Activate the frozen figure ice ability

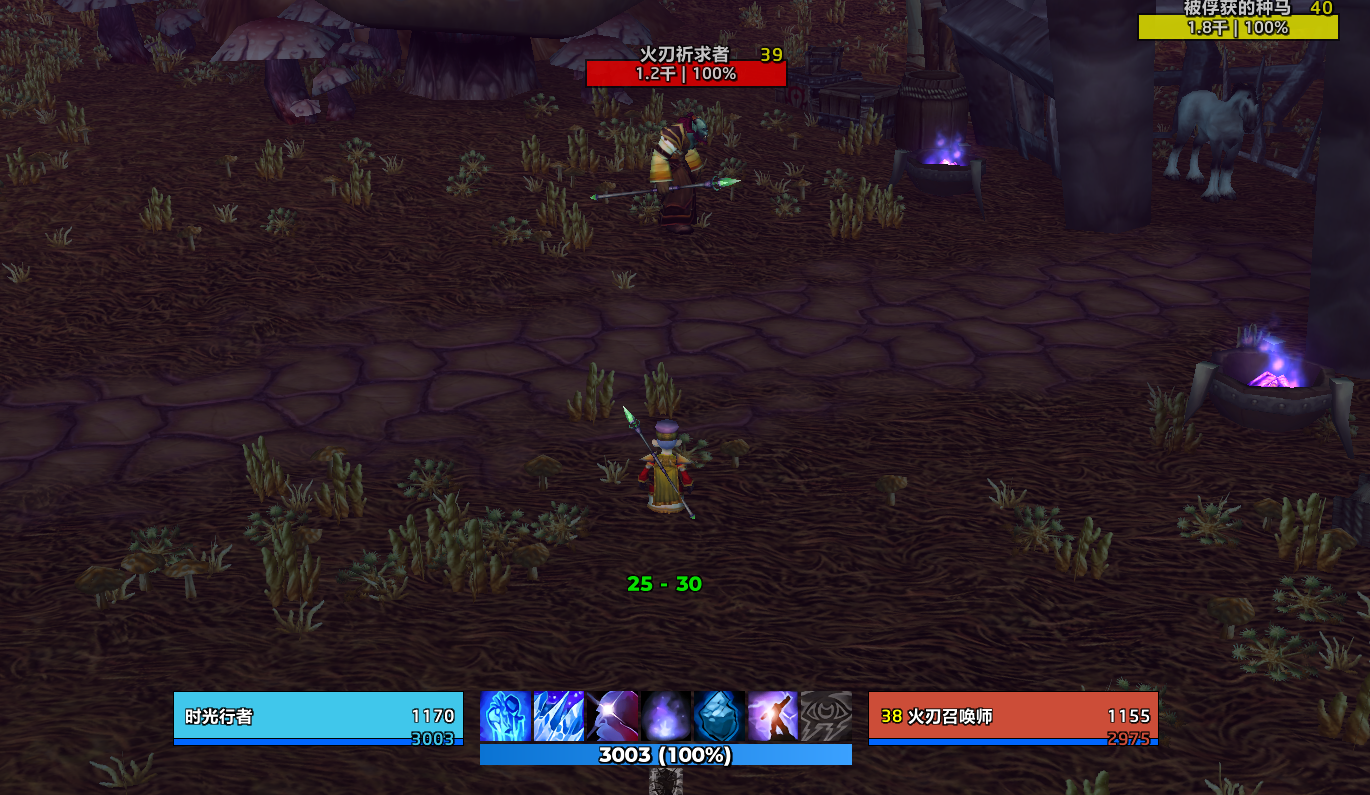click(x=506, y=716)
